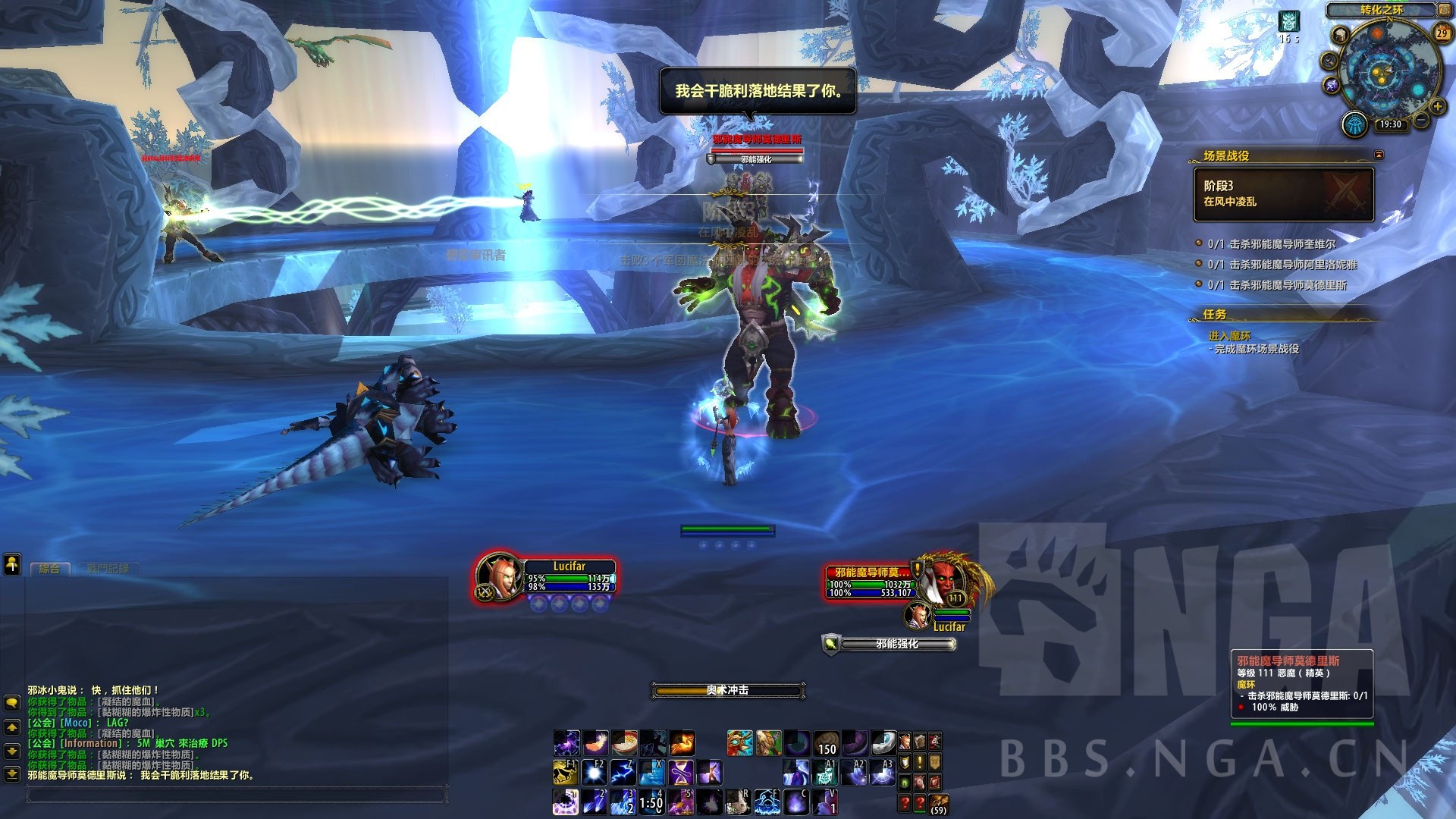This screenshot has width=1456, height=819.
Task: Switch to the 战斗记录 chat tab
Action: pos(108,568)
